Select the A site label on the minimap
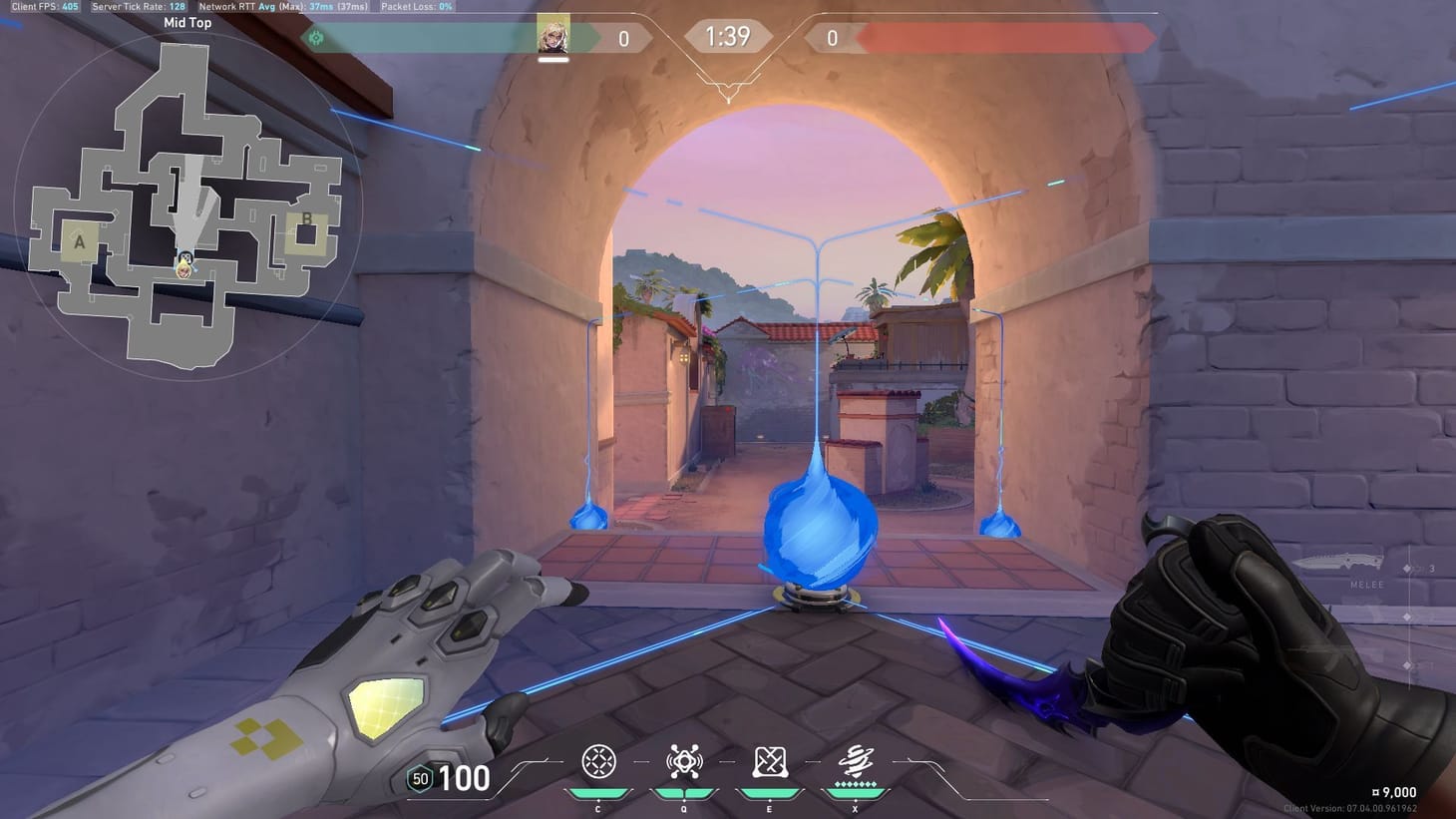Image resolution: width=1456 pixels, height=819 pixels. [79, 239]
